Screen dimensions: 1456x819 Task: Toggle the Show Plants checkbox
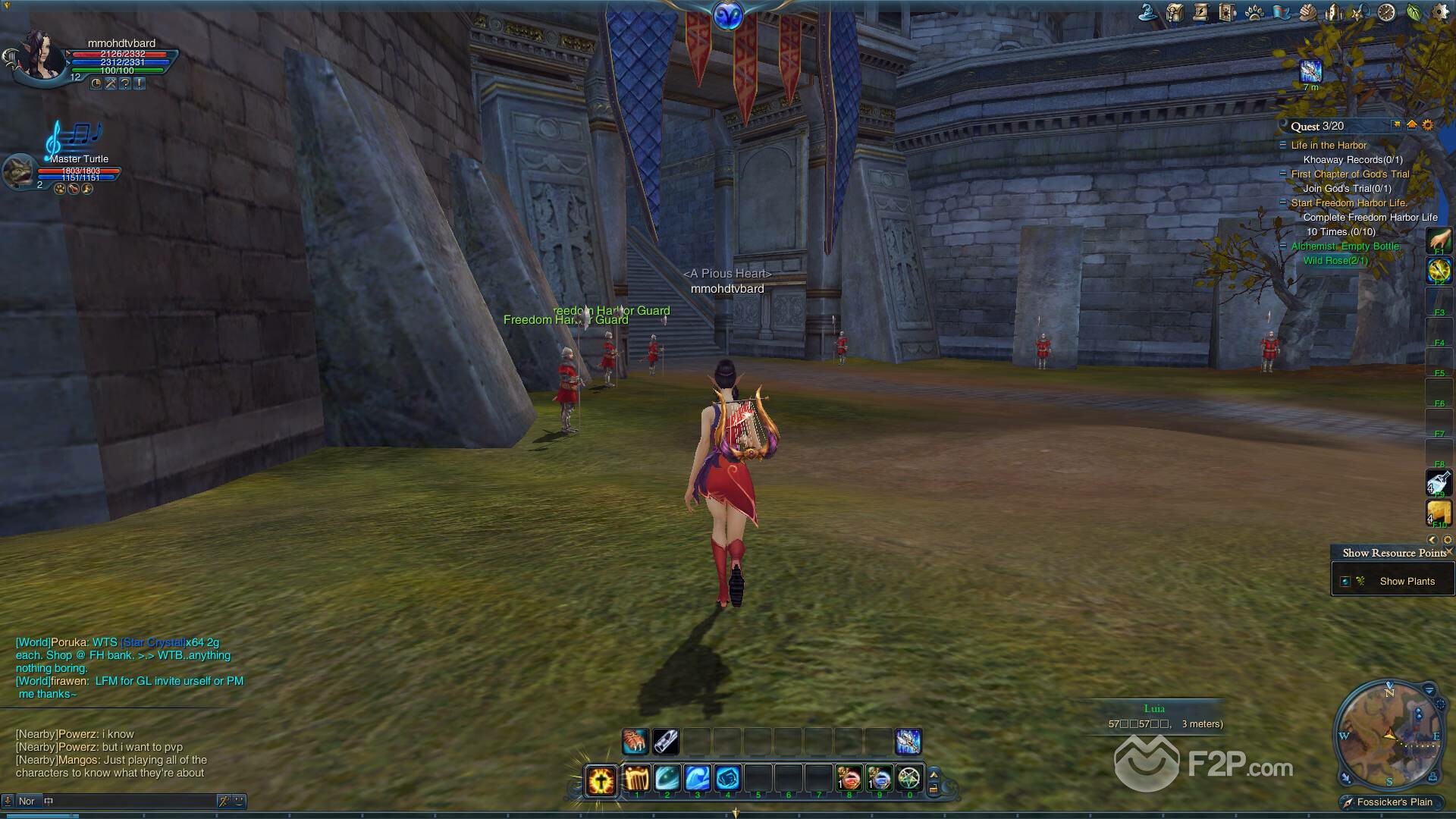pyautogui.click(x=1345, y=582)
